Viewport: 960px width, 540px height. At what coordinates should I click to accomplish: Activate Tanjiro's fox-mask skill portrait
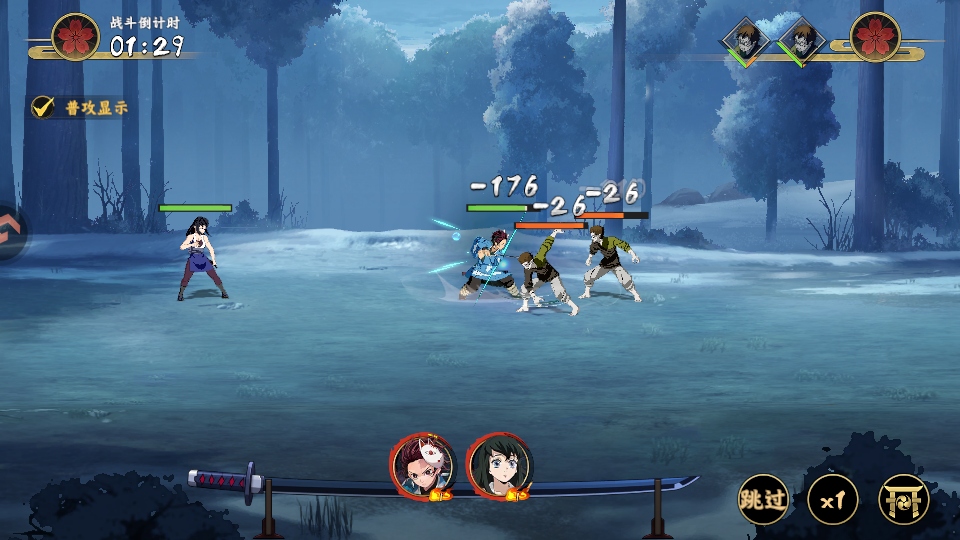coord(423,466)
